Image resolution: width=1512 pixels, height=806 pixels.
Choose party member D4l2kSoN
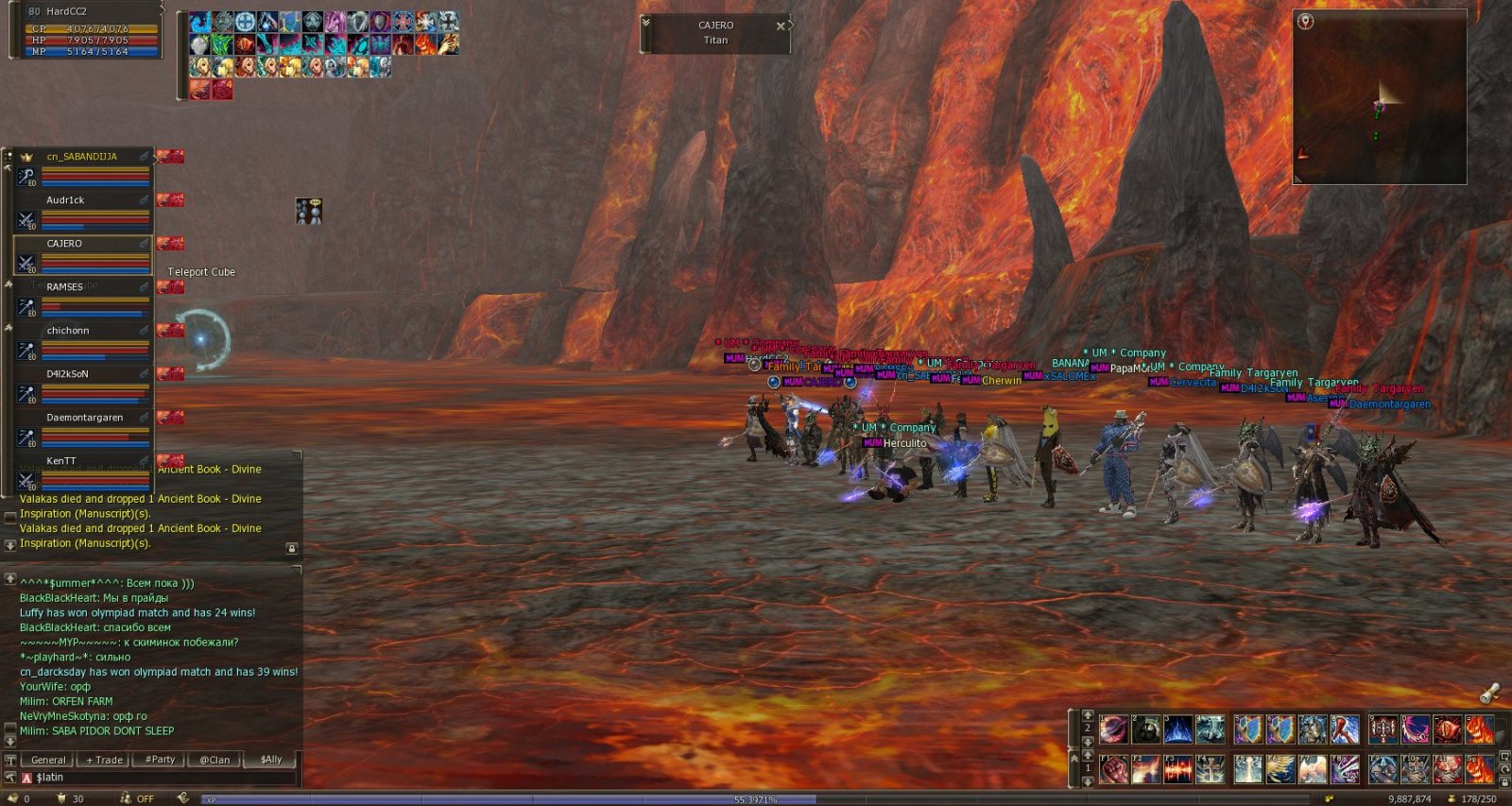point(68,374)
